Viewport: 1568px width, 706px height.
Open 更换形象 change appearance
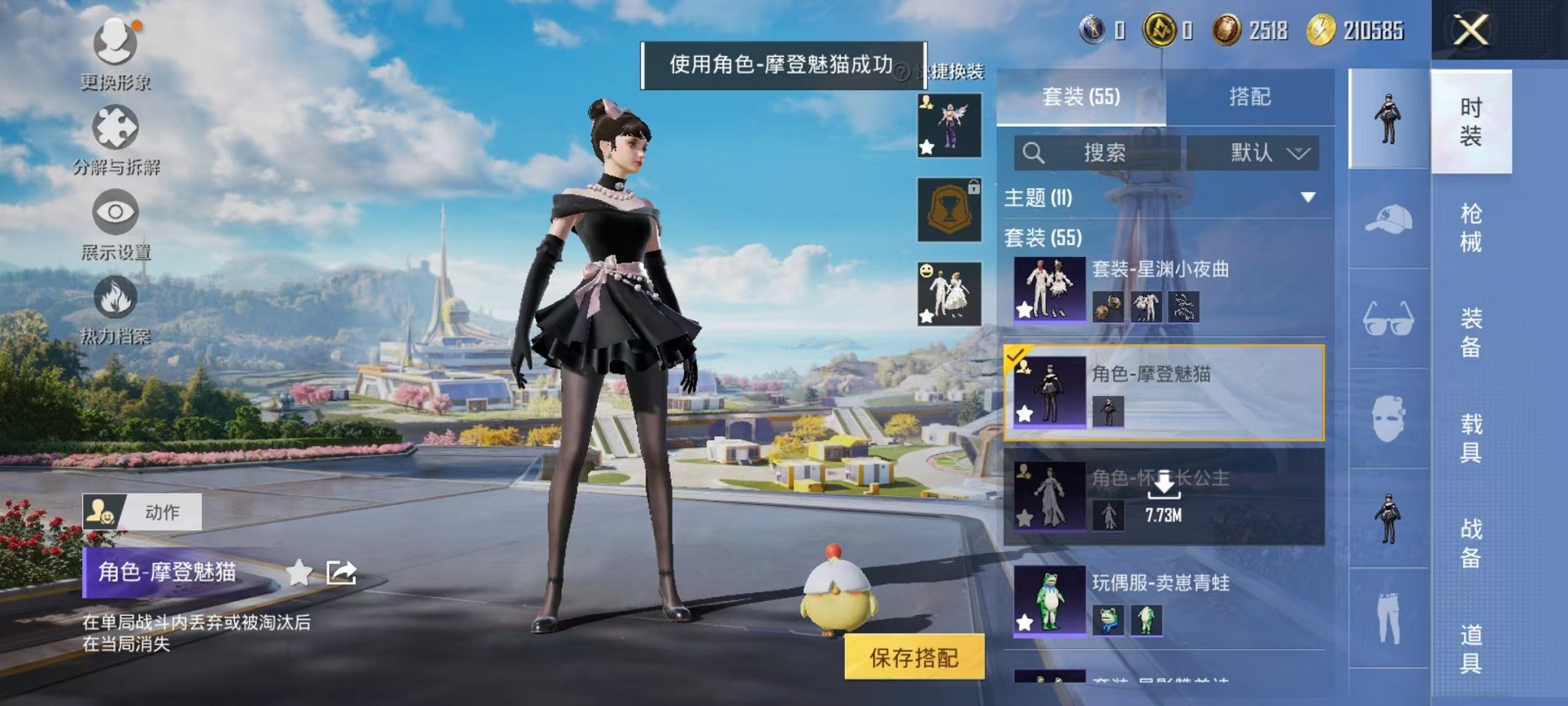[x=115, y=42]
